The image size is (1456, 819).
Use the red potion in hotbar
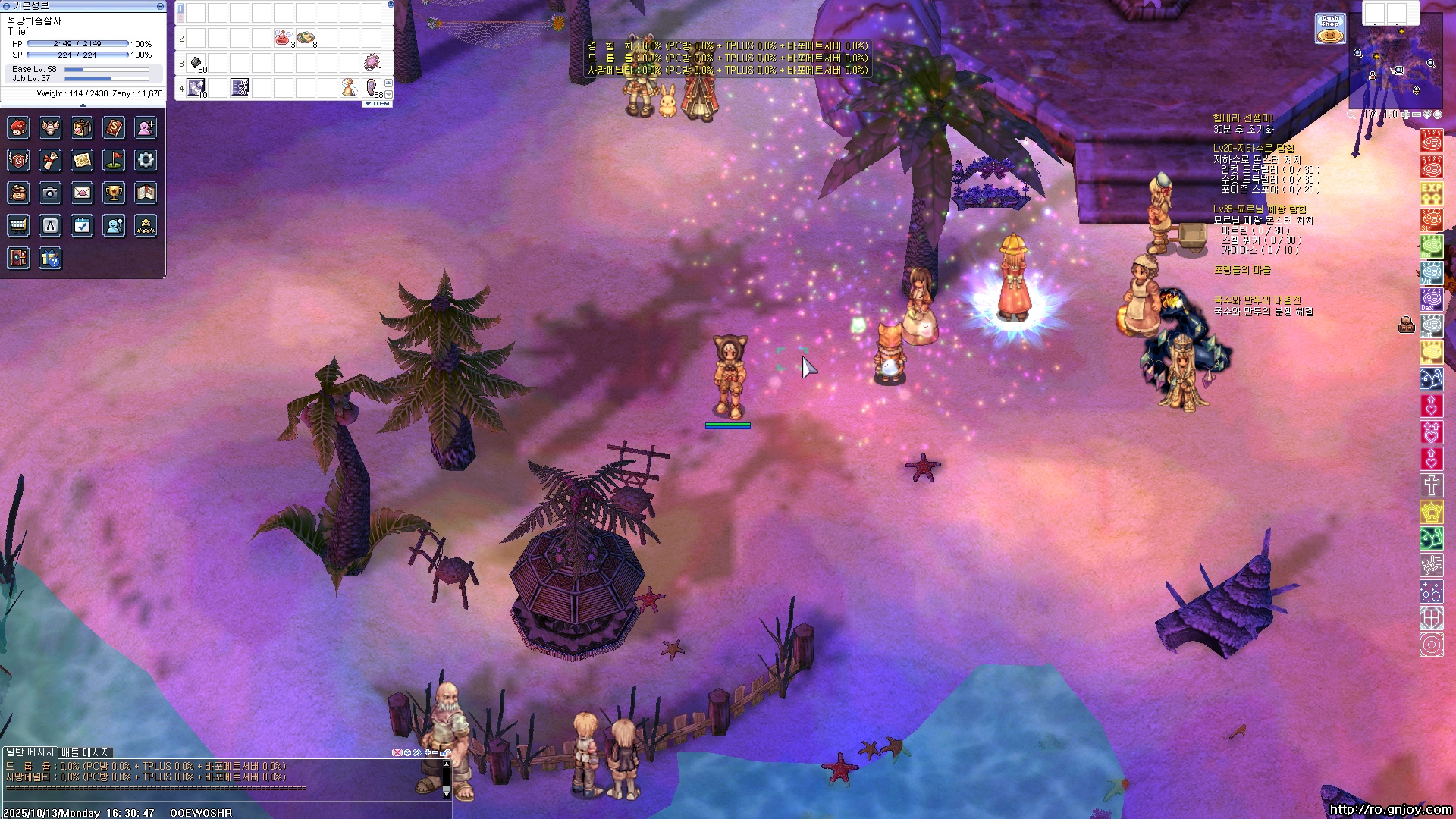click(283, 38)
